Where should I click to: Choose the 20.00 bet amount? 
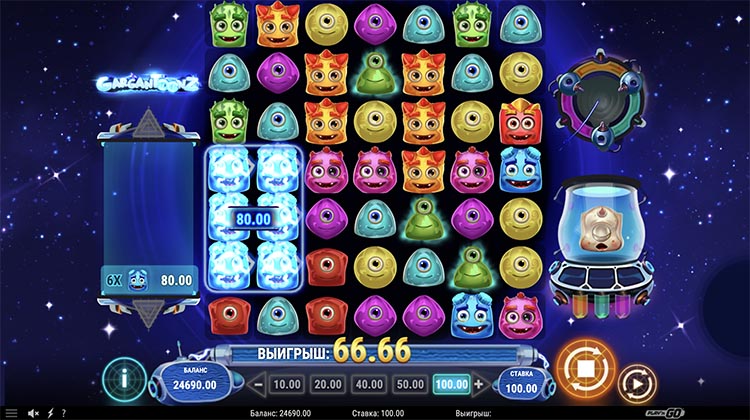[x=327, y=383]
